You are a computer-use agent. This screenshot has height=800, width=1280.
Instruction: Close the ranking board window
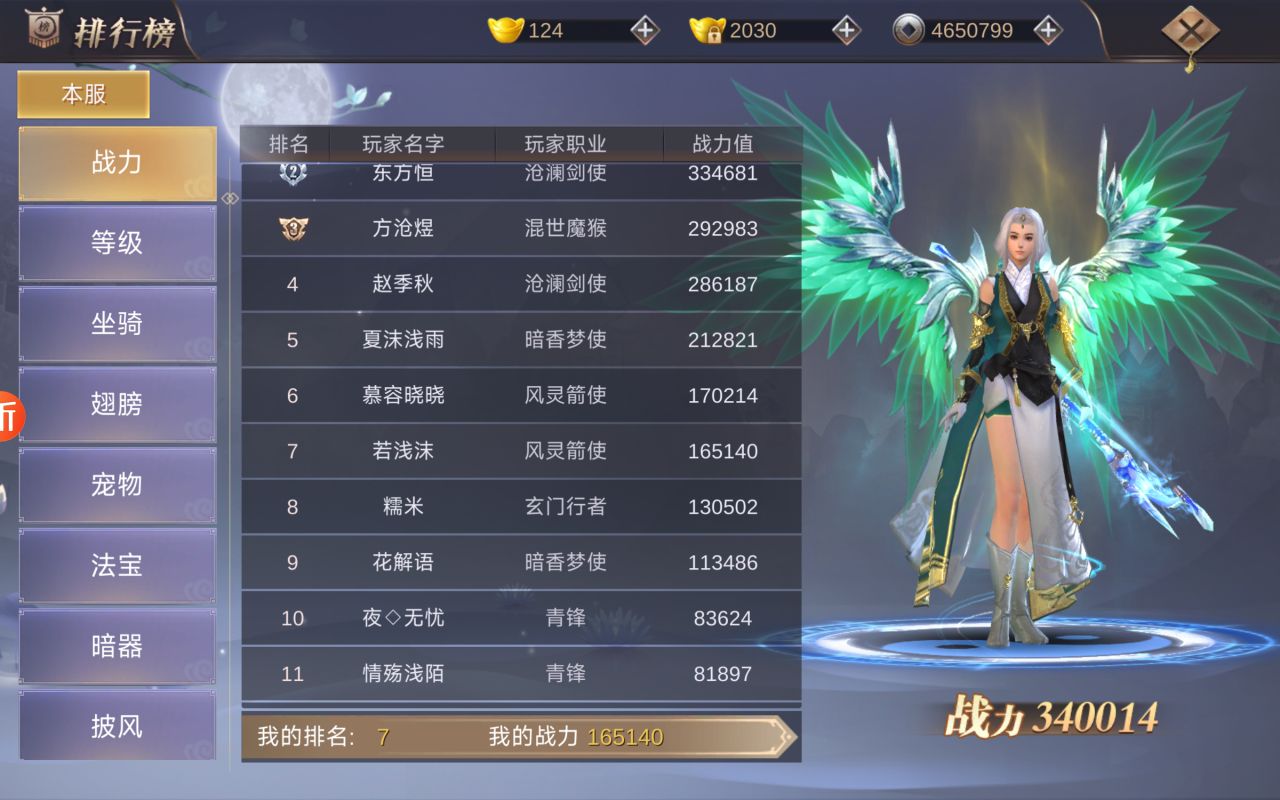(1190, 33)
